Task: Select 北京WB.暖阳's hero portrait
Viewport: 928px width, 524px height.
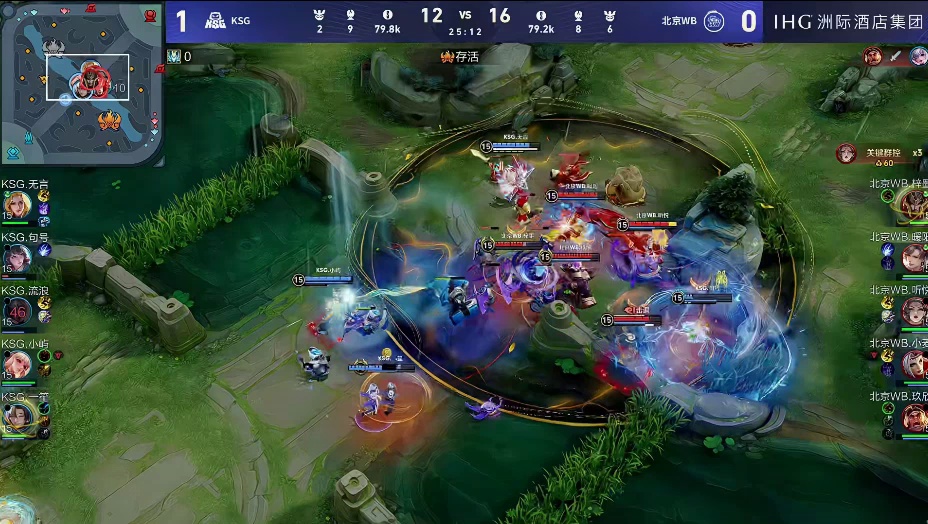Action: pyautogui.click(x=913, y=257)
